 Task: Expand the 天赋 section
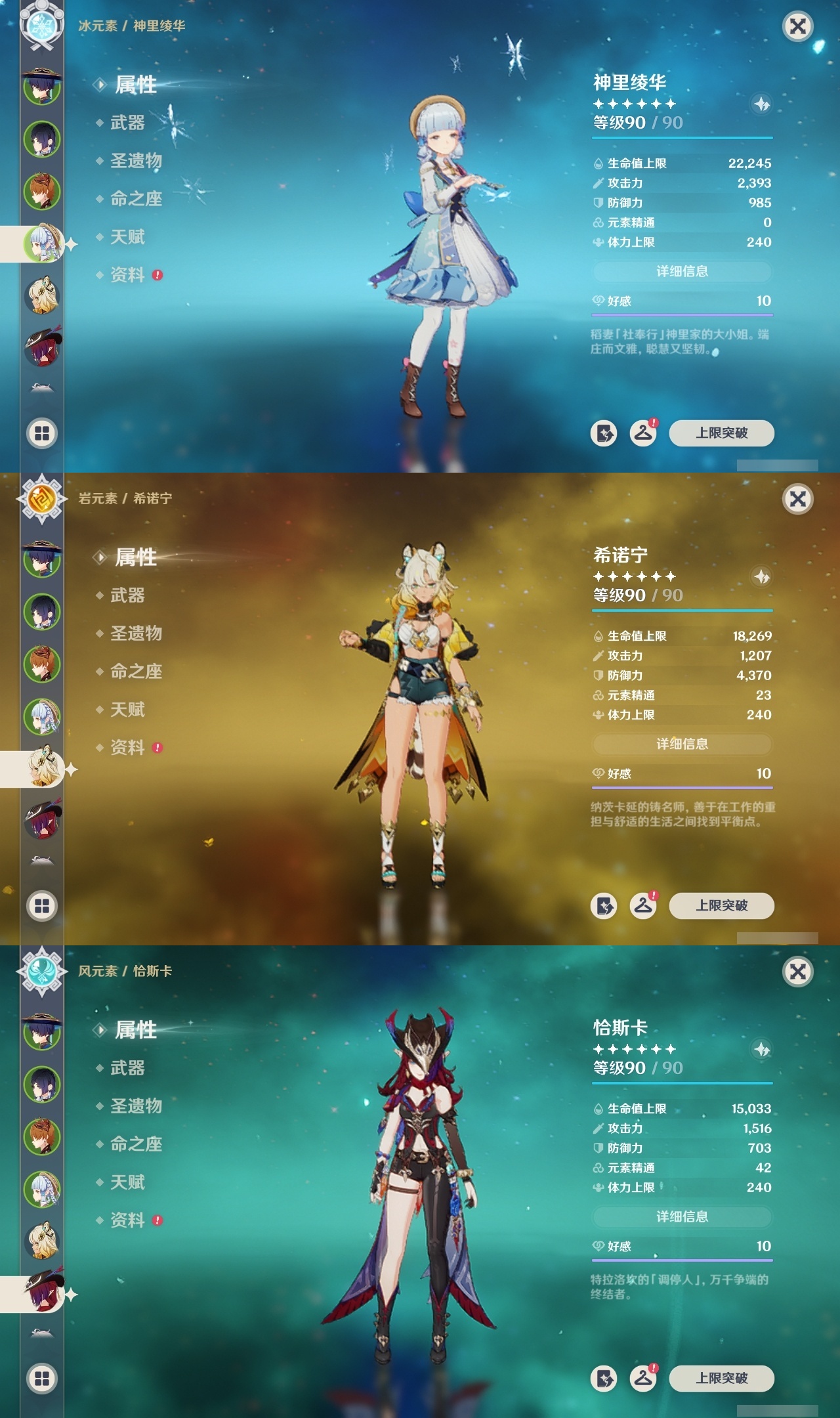129,238
